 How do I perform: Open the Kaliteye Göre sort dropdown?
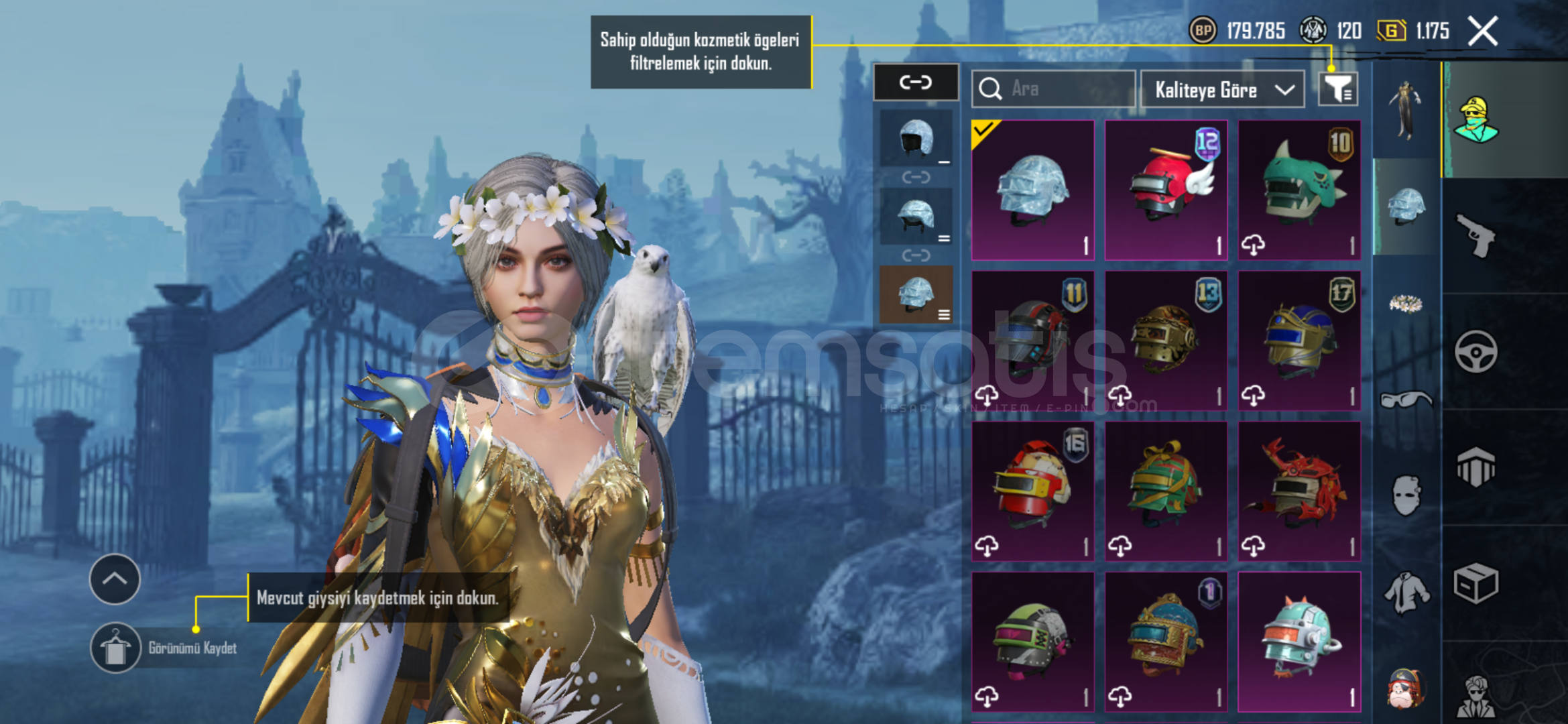1223,90
